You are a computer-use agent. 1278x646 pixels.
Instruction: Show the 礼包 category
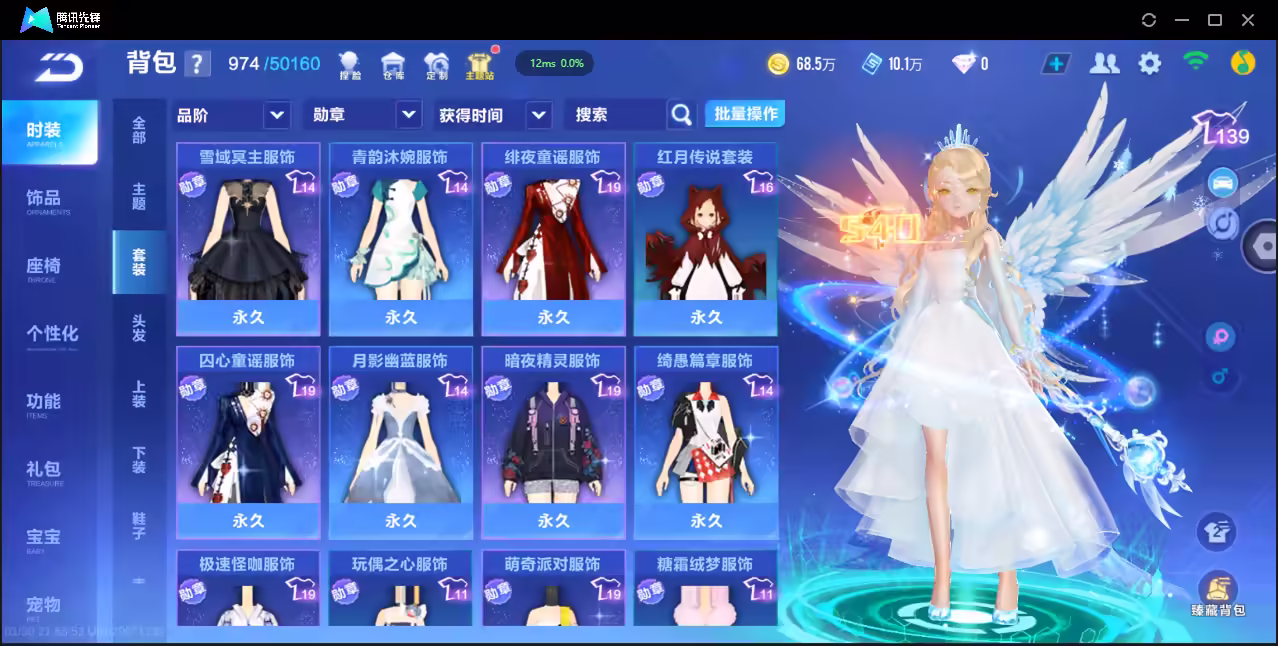pos(44,470)
